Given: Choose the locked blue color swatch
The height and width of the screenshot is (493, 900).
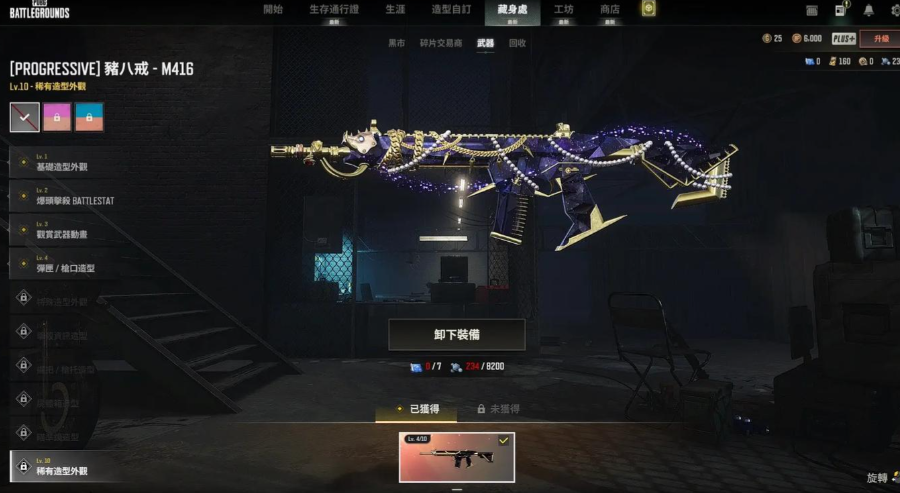Looking at the screenshot, I should click(x=89, y=117).
